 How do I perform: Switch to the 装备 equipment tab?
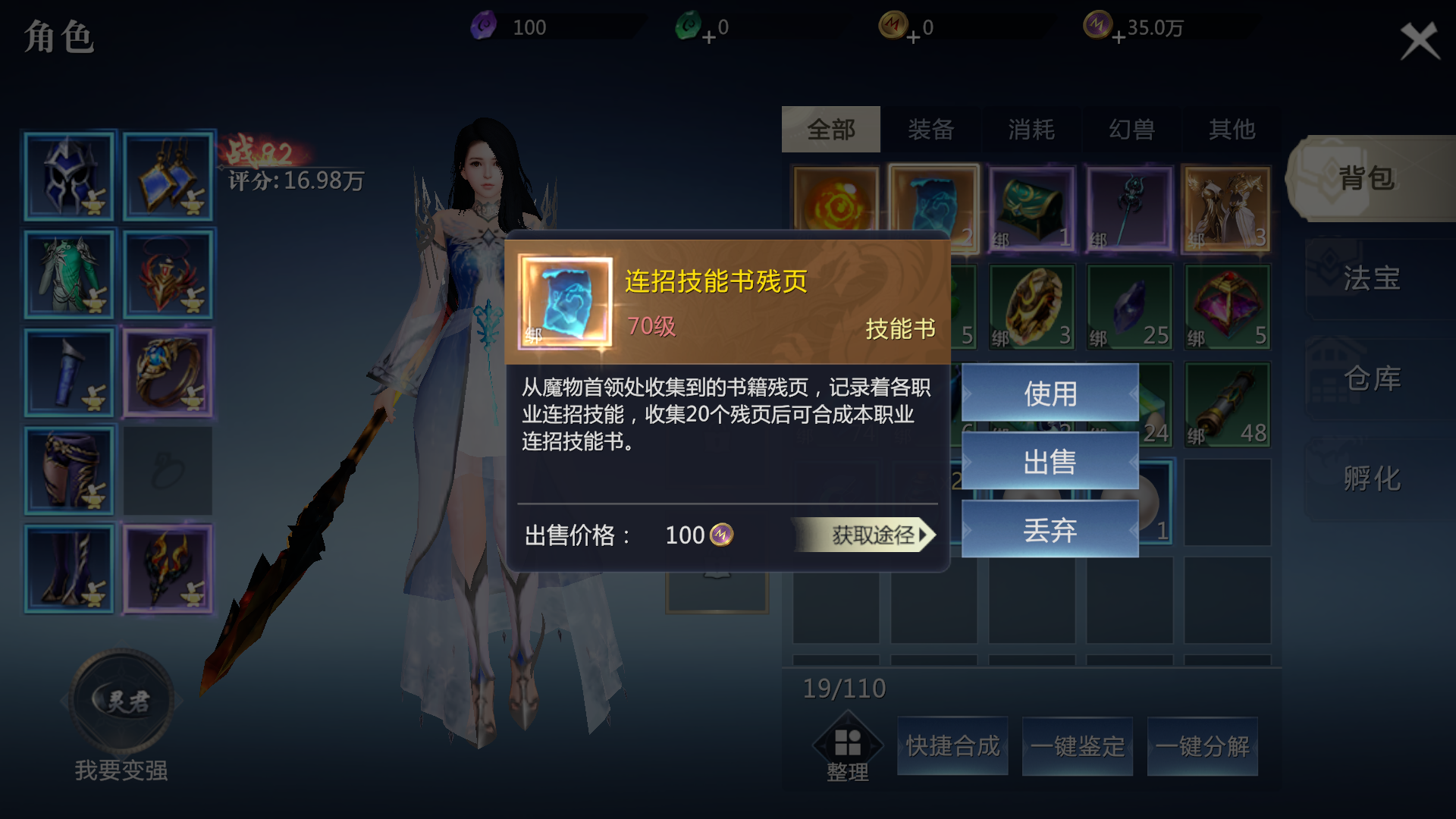point(930,129)
